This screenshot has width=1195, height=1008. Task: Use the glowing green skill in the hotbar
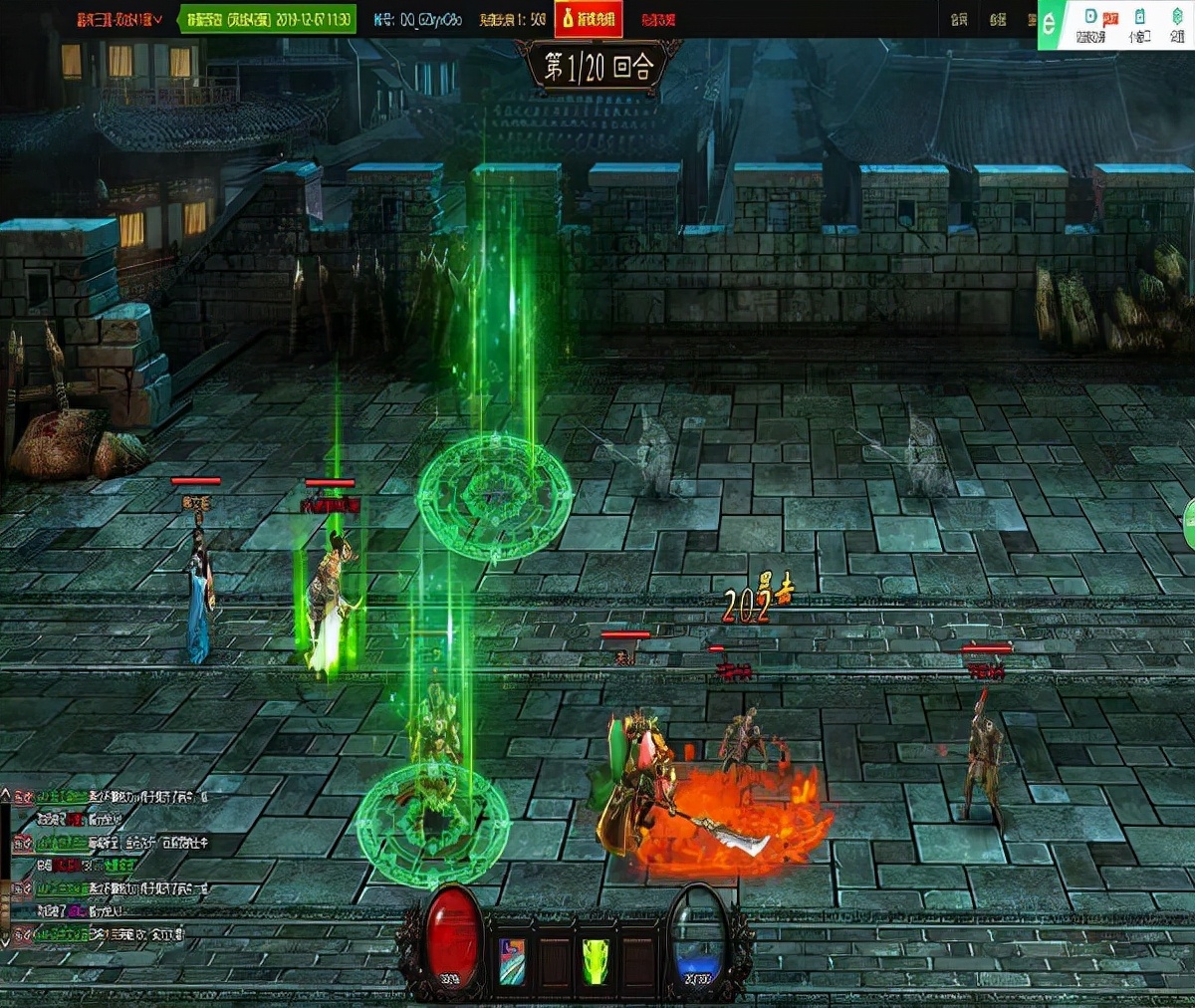click(595, 960)
